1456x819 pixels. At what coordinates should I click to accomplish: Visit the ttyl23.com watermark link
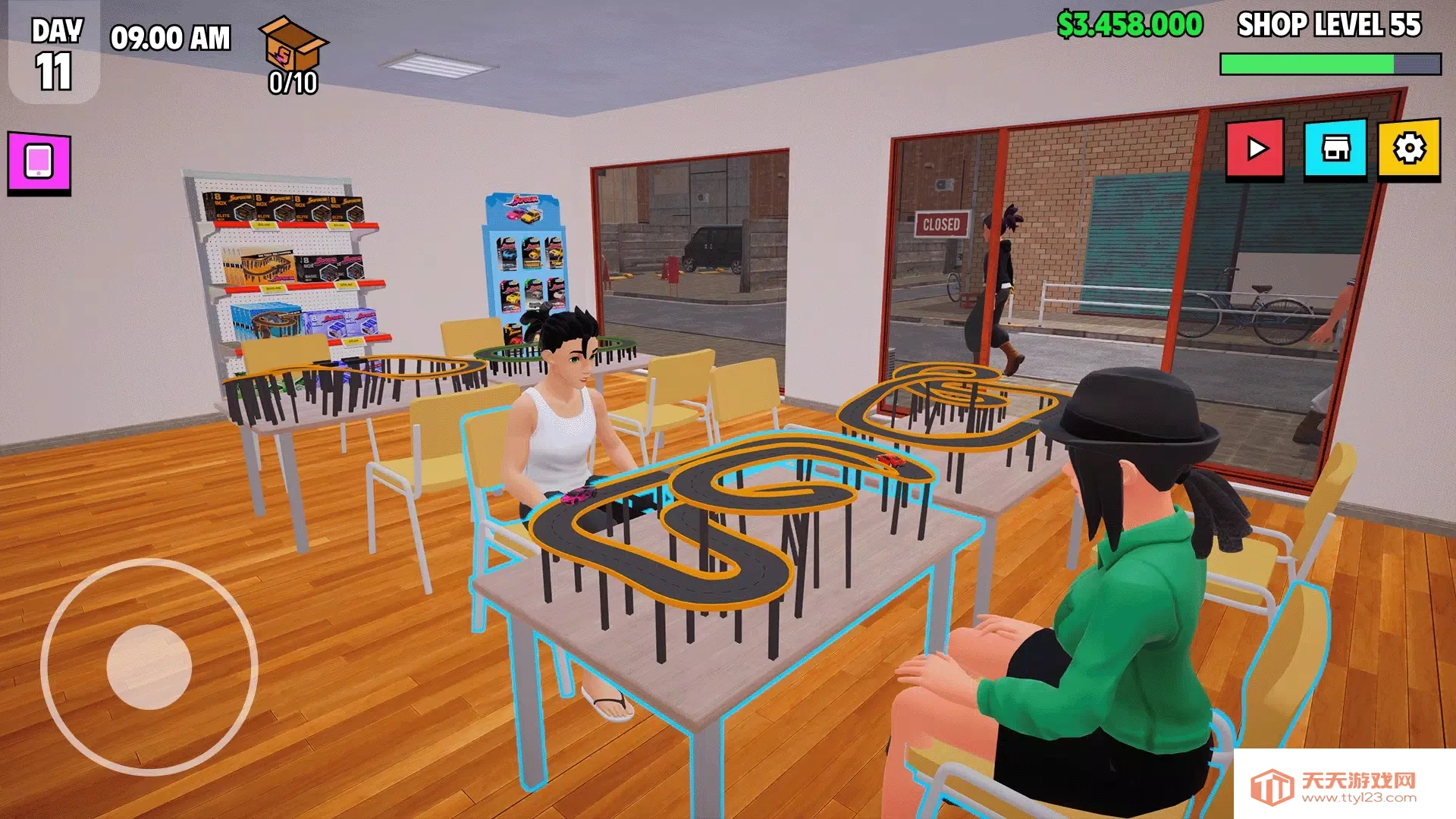pyautogui.click(x=1344, y=787)
